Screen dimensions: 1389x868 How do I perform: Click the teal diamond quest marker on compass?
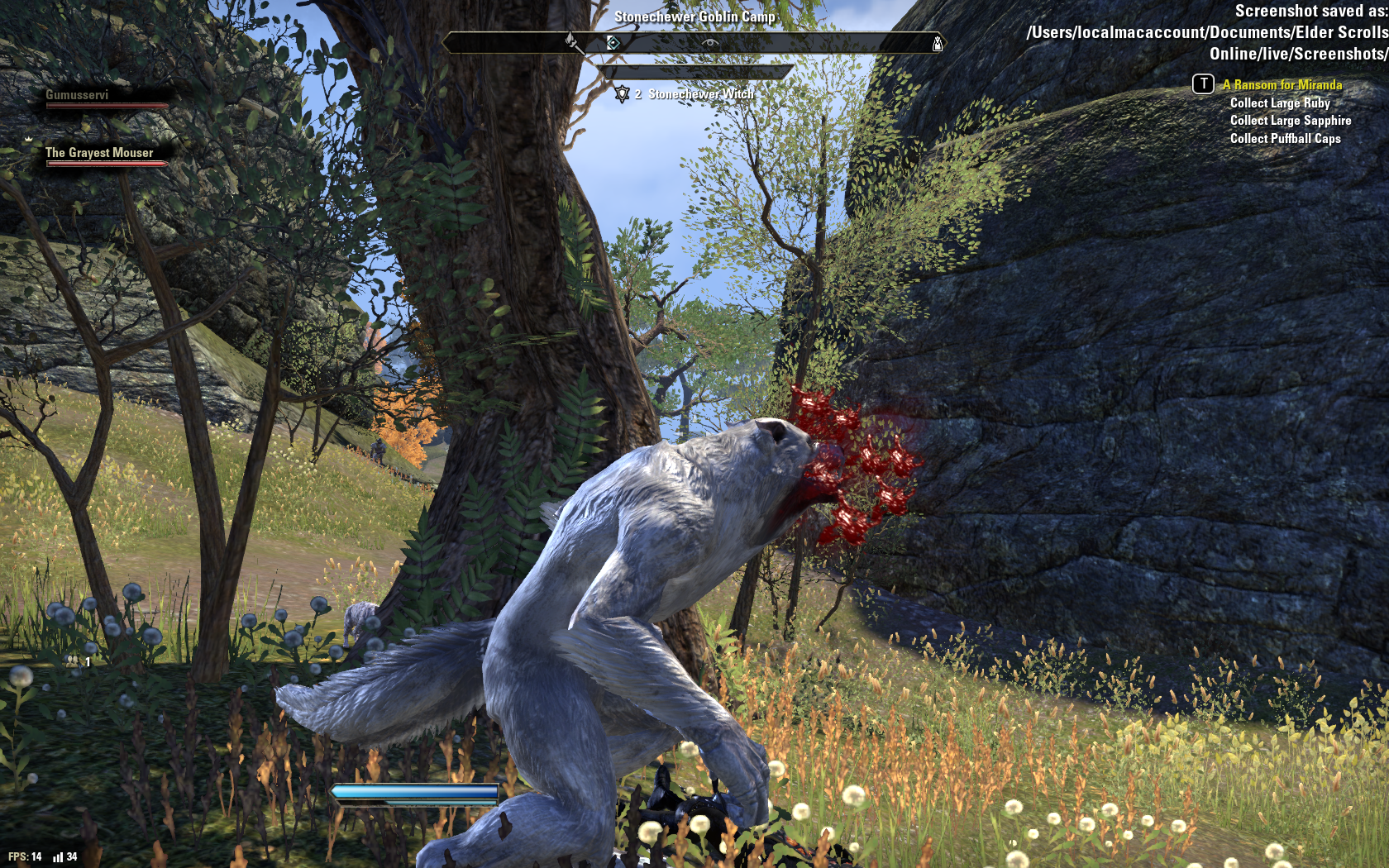tap(613, 42)
